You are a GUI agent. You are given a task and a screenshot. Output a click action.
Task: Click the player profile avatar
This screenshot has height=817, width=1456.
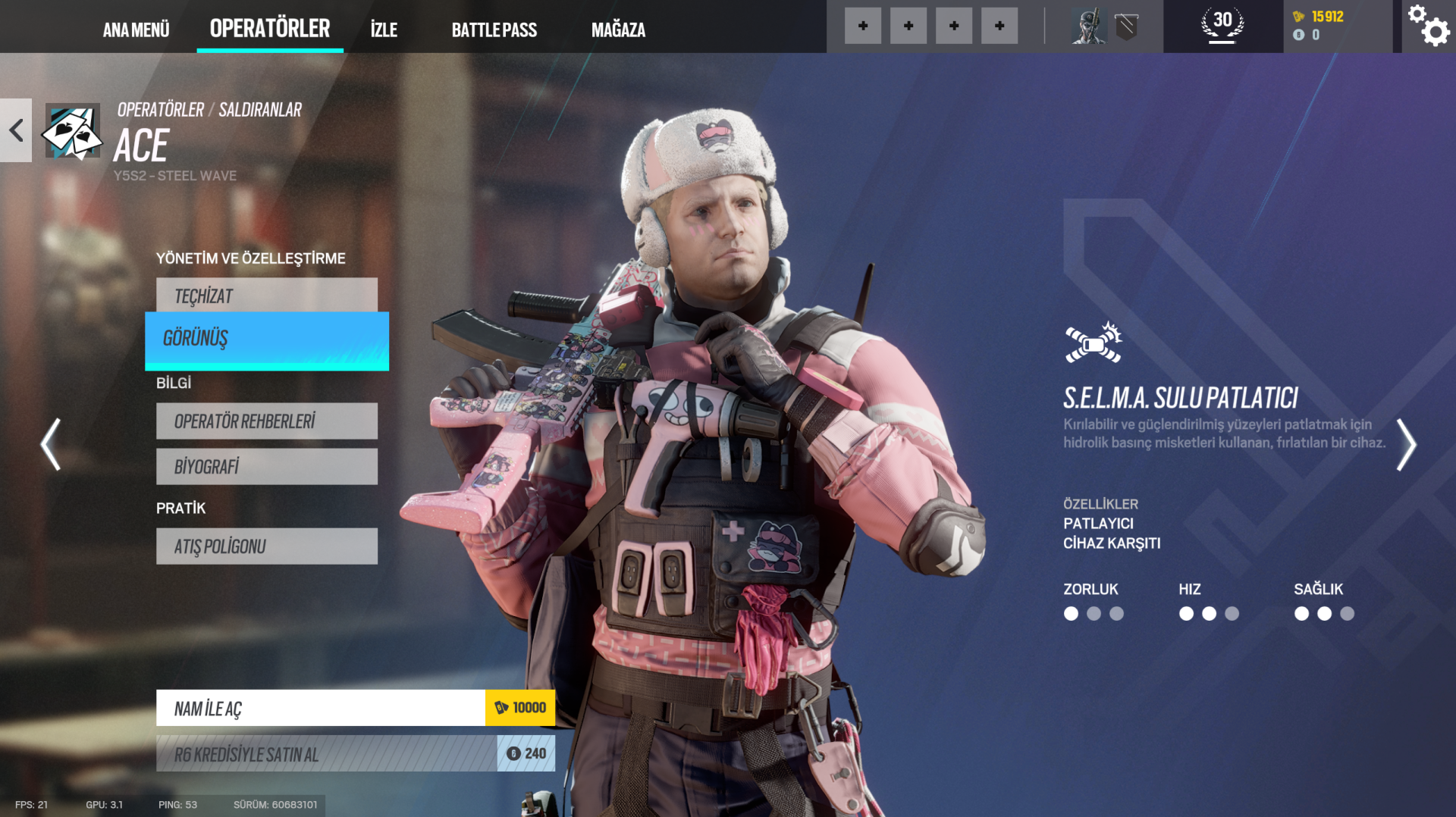coord(1089,27)
